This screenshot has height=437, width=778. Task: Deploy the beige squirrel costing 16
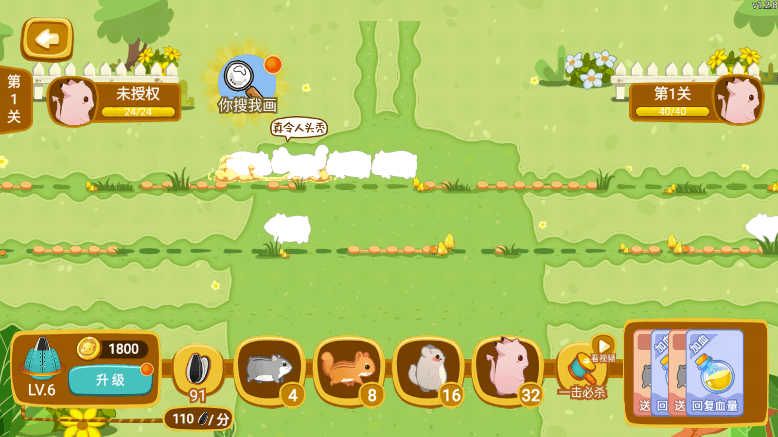pos(427,369)
